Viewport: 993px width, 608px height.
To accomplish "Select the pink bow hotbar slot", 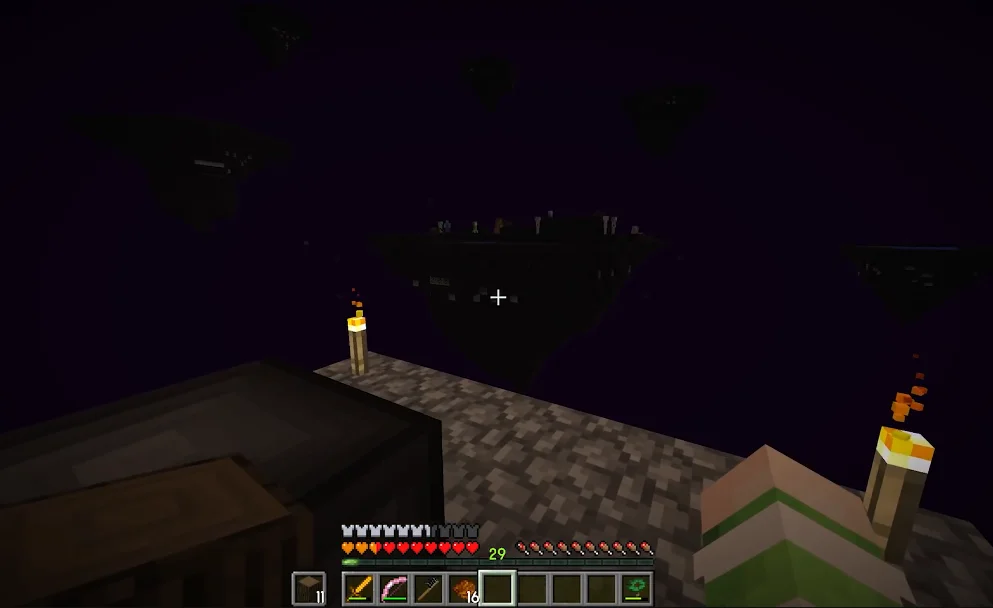I will pos(394,588).
